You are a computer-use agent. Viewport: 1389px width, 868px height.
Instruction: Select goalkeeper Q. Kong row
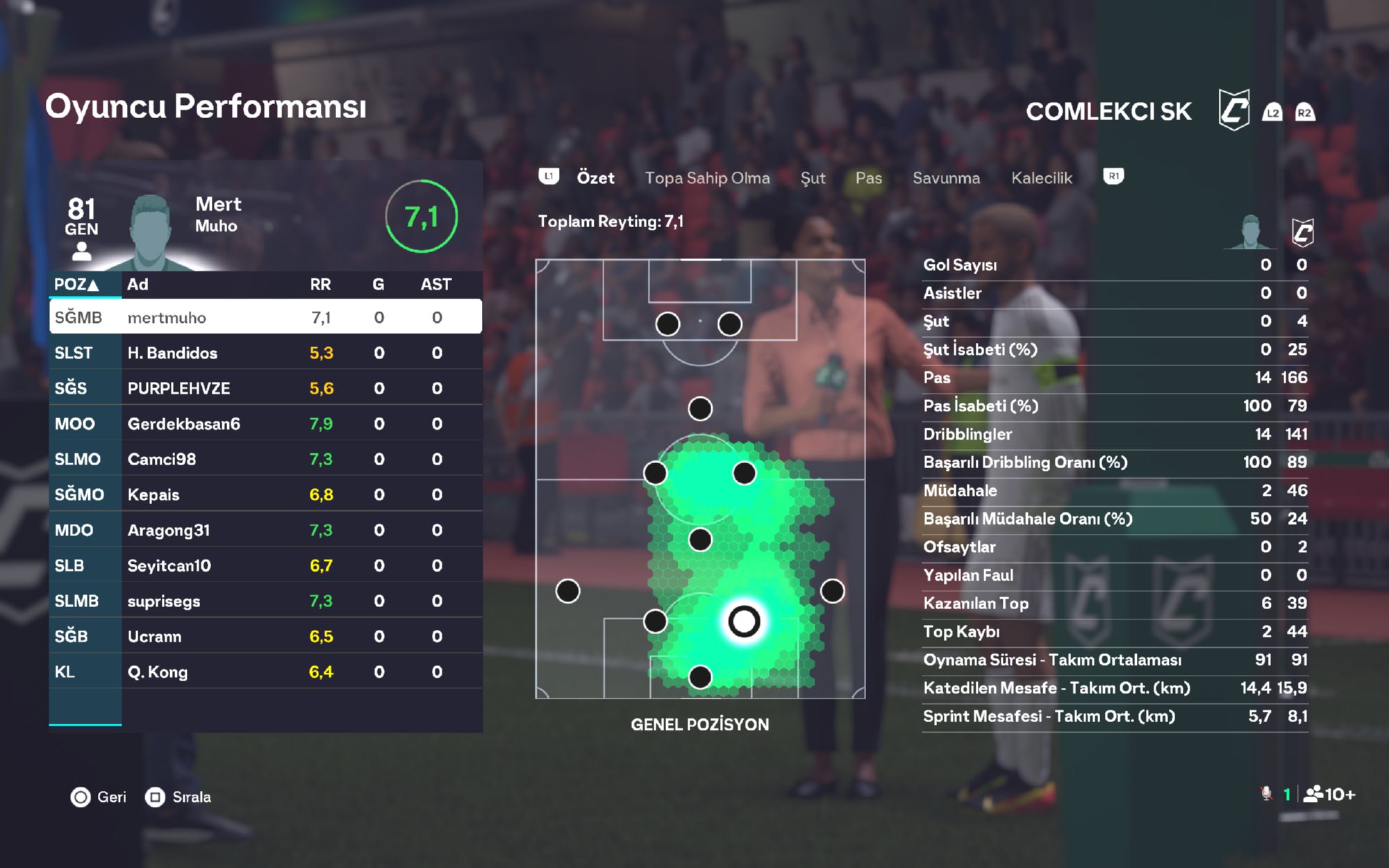click(x=265, y=671)
